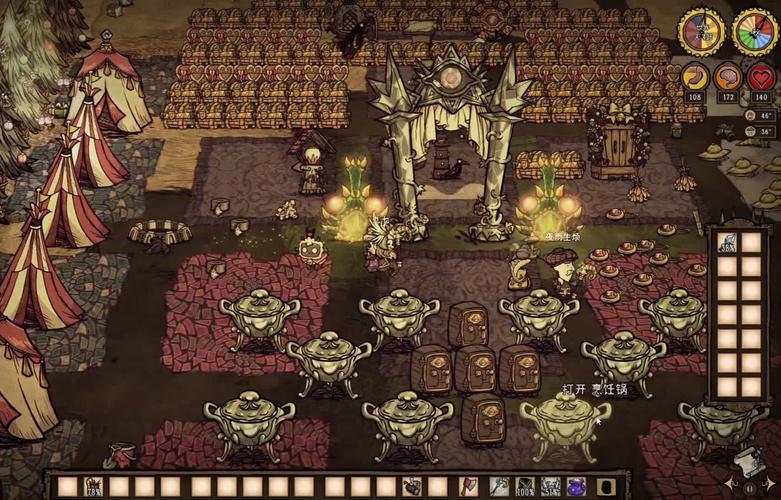Select the inventory item marked 100%
Screen dimensions: 781x500
[523, 487]
